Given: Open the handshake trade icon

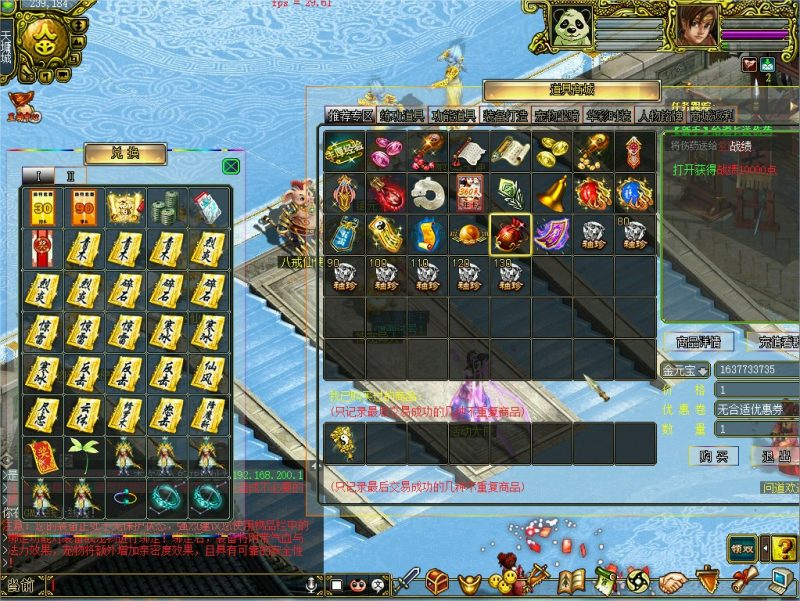Looking at the screenshot, I should [x=673, y=581].
